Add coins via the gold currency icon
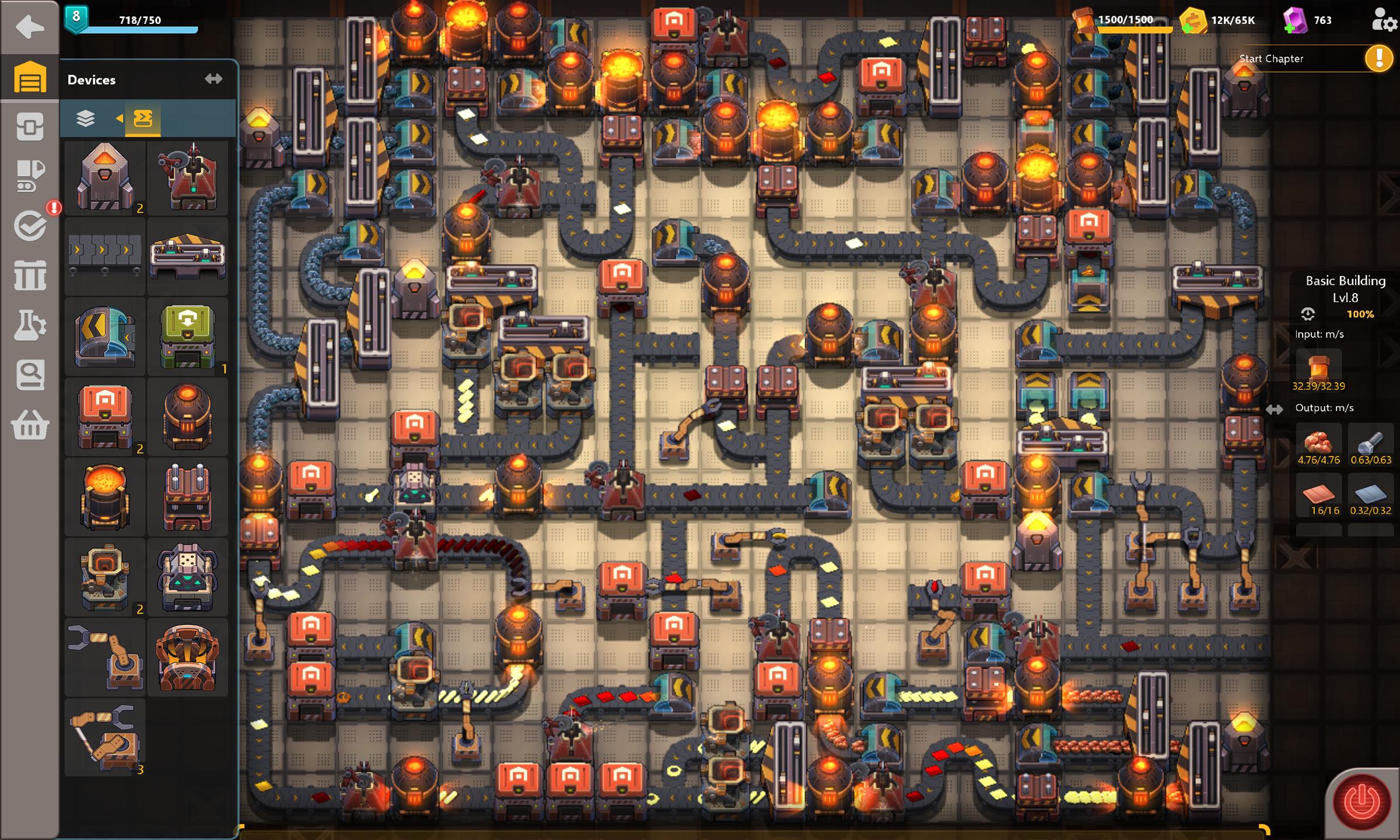This screenshot has width=1400, height=840. pyautogui.click(x=1192, y=21)
